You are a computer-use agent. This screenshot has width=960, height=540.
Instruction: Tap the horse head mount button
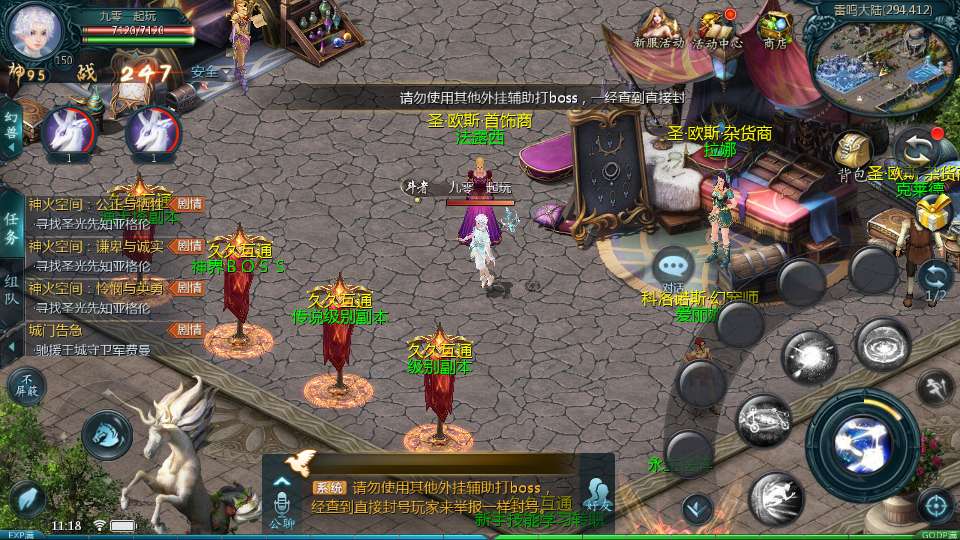pos(106,433)
